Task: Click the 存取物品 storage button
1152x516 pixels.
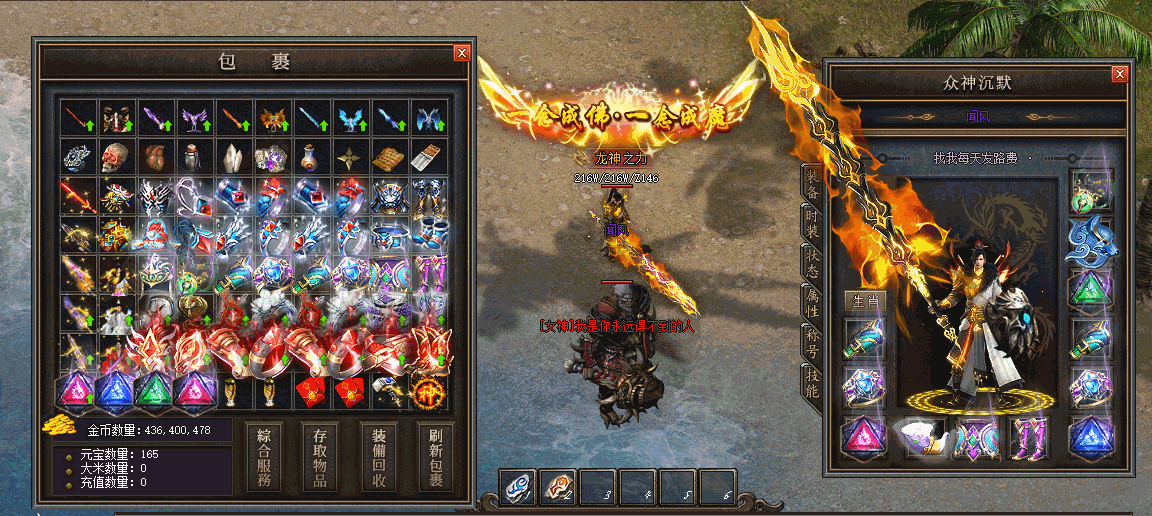Action: 321,457
